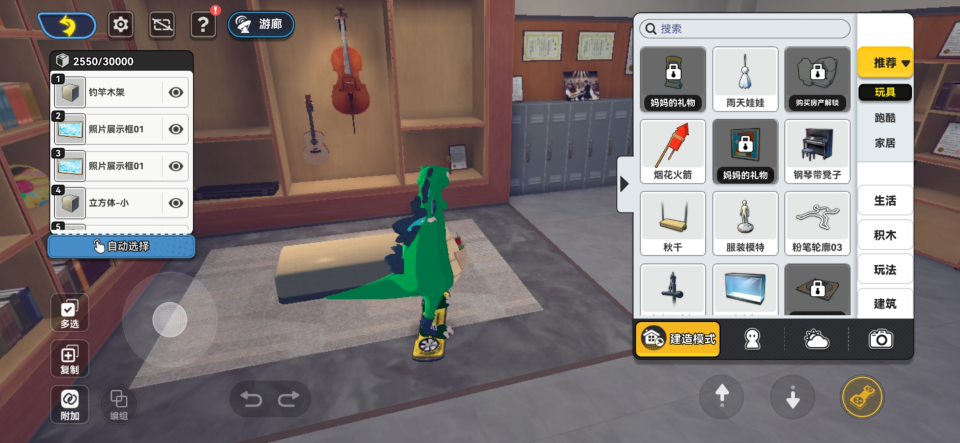This screenshot has width=960, height=443.
Task: Click the 复制 copy button
Action: (x=69, y=359)
